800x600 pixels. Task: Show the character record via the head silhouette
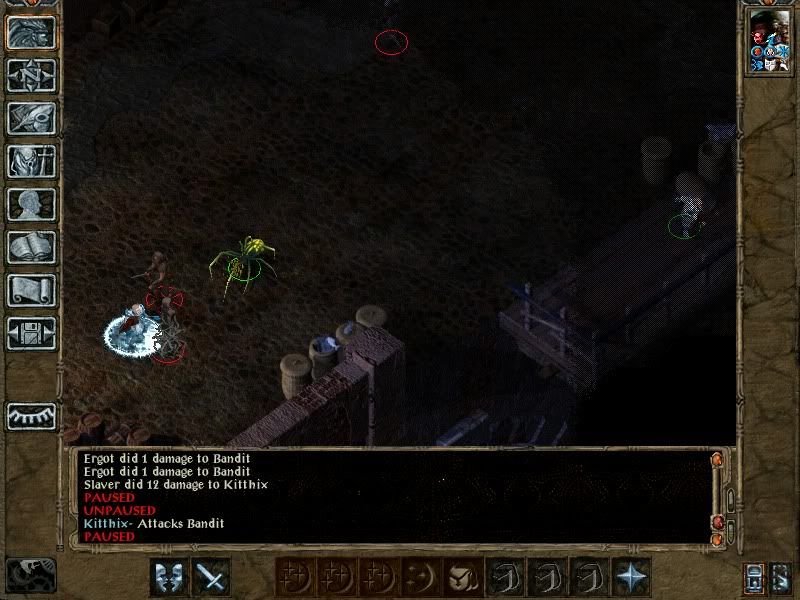coord(32,204)
